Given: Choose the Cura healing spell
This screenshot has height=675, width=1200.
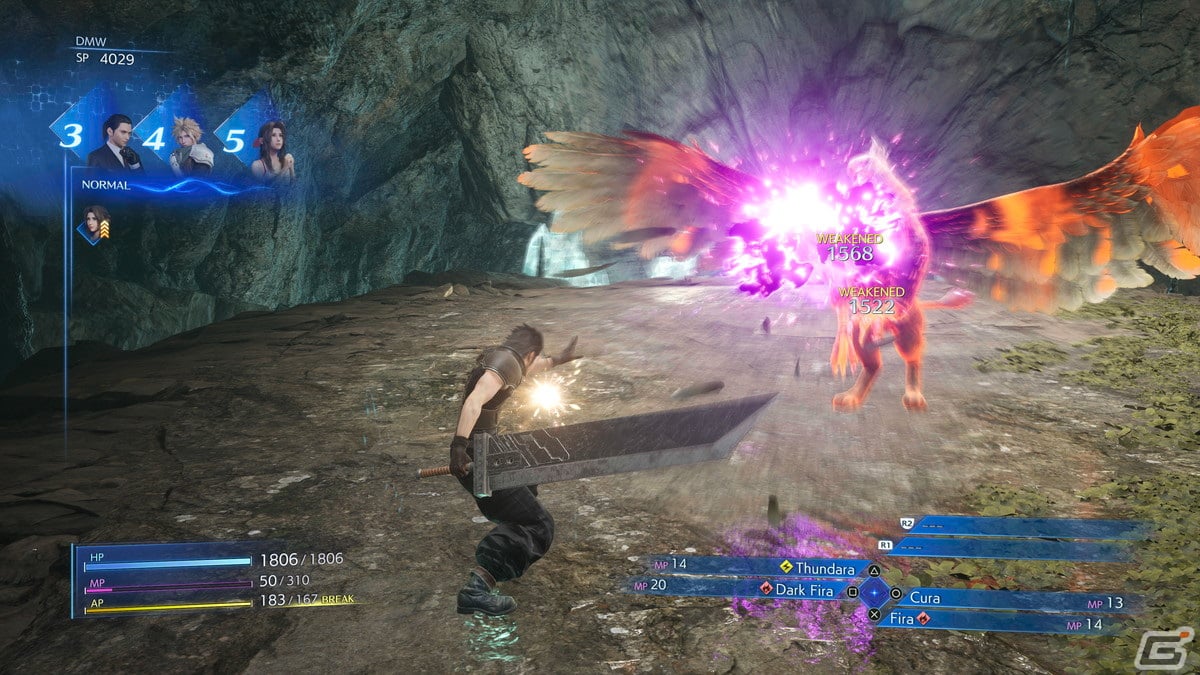Looking at the screenshot, I should coord(925,597).
